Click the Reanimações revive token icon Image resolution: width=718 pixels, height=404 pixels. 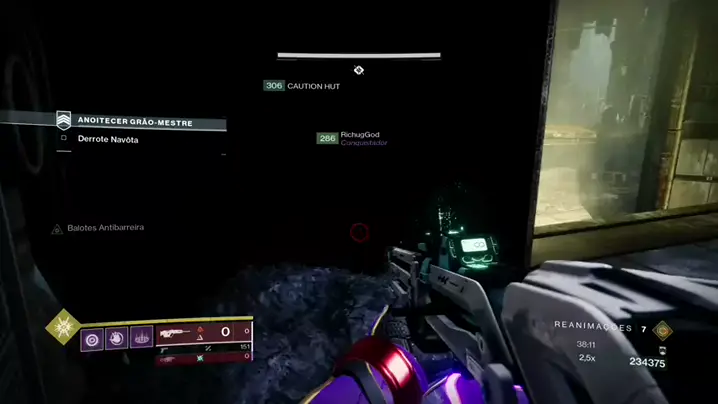coord(661,328)
